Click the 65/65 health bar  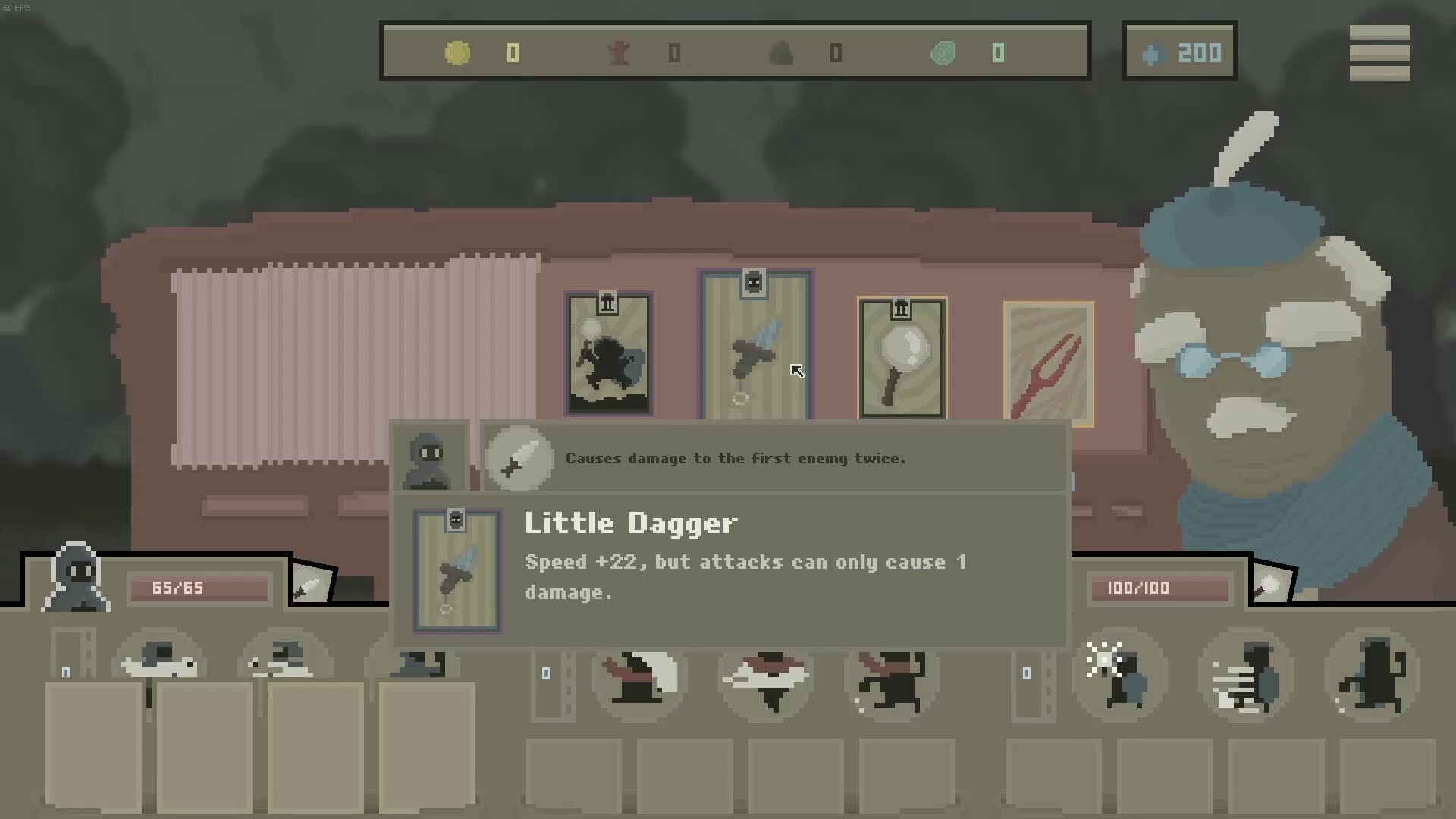199,588
